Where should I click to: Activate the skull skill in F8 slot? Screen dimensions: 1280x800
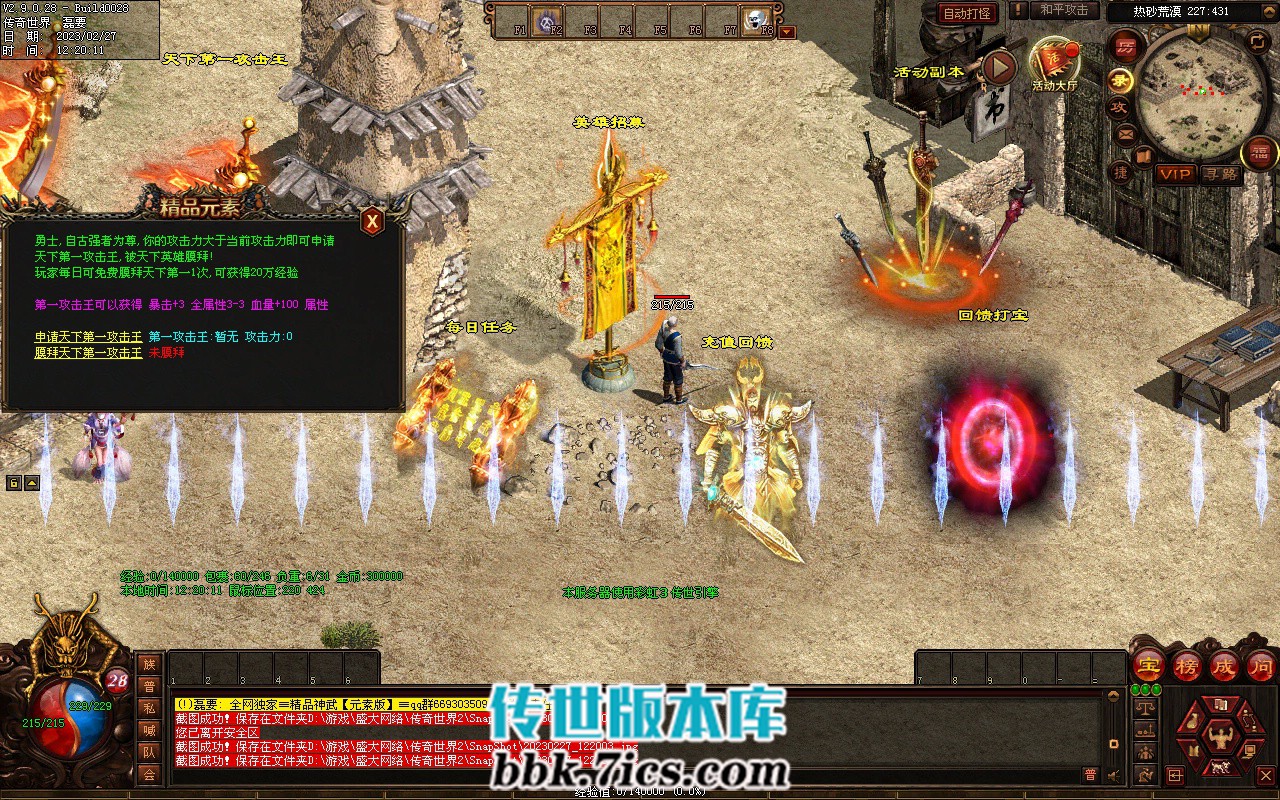[755, 20]
